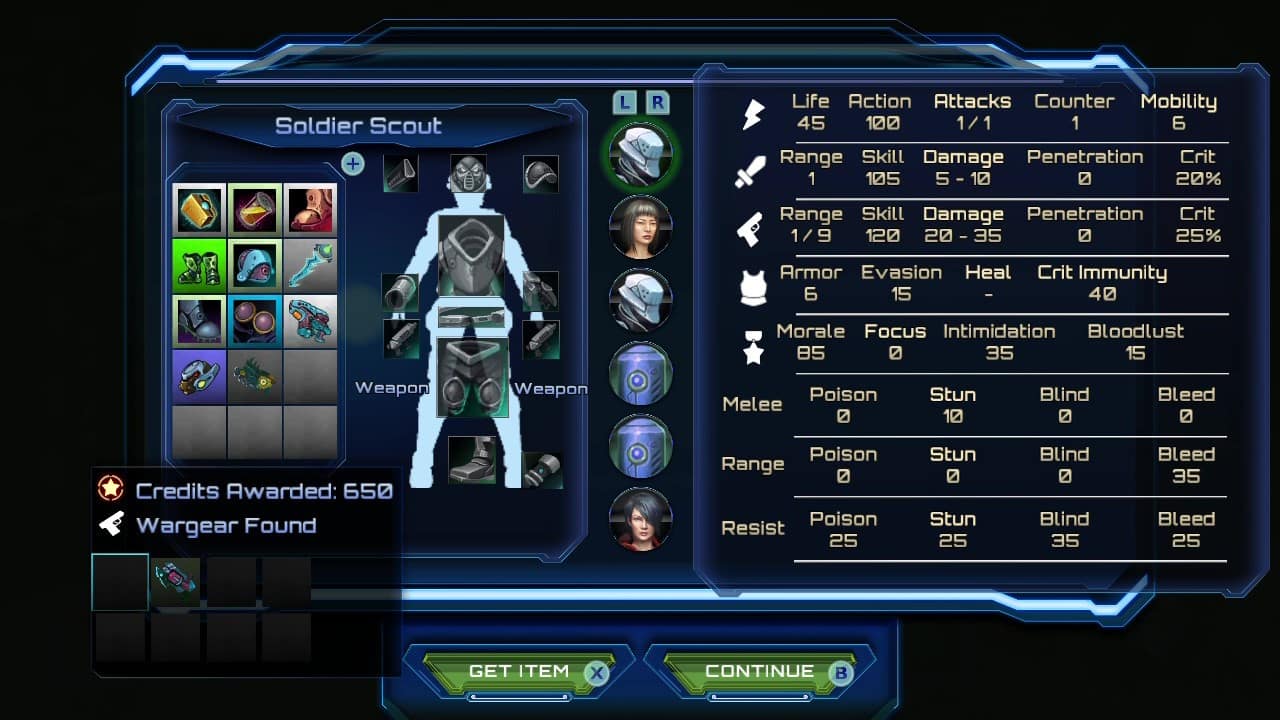Select the blue blaster weapon in inventory
1280x720 pixels.
309,321
